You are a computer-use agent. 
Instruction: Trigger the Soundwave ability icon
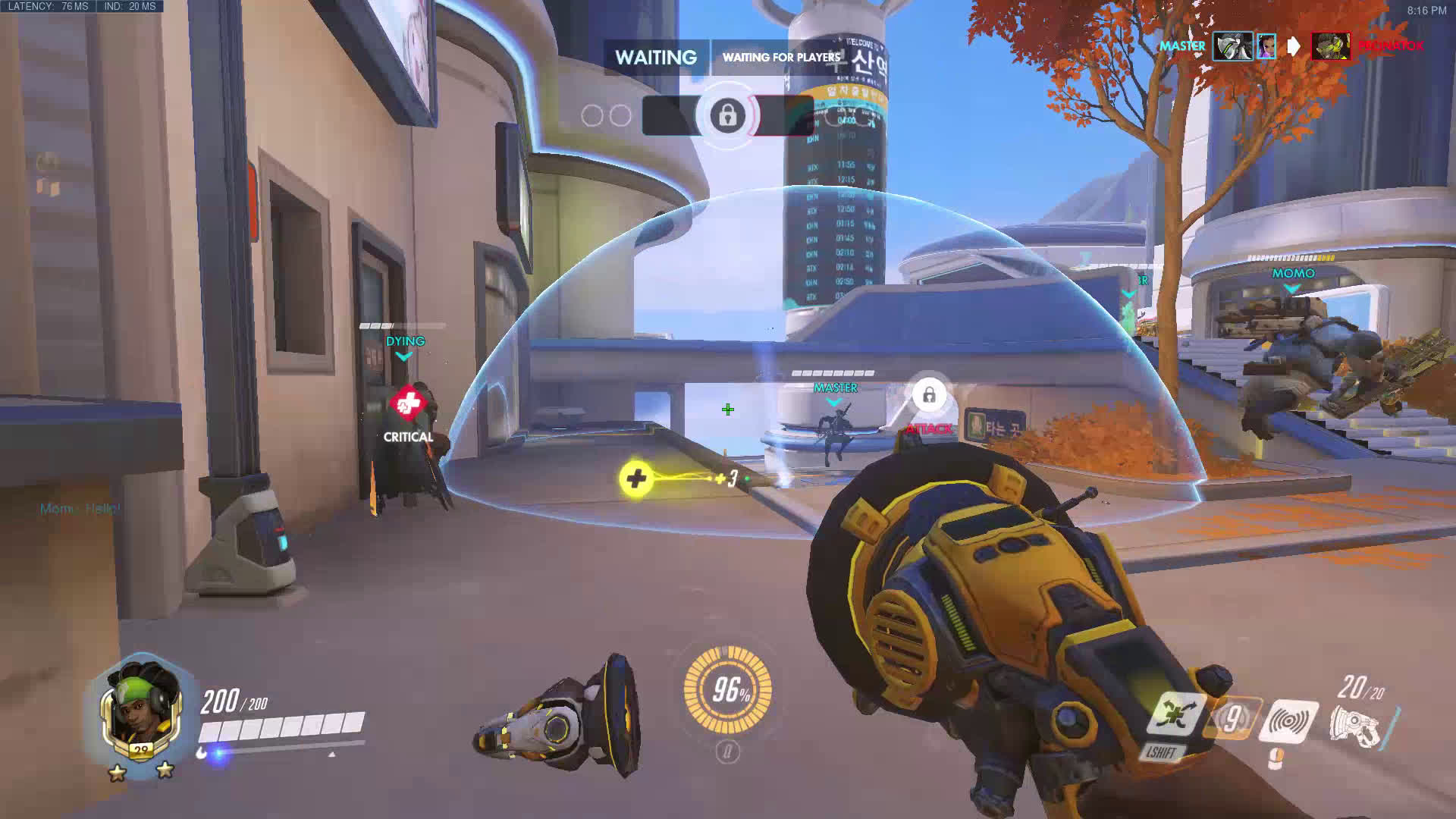[x=1288, y=720]
